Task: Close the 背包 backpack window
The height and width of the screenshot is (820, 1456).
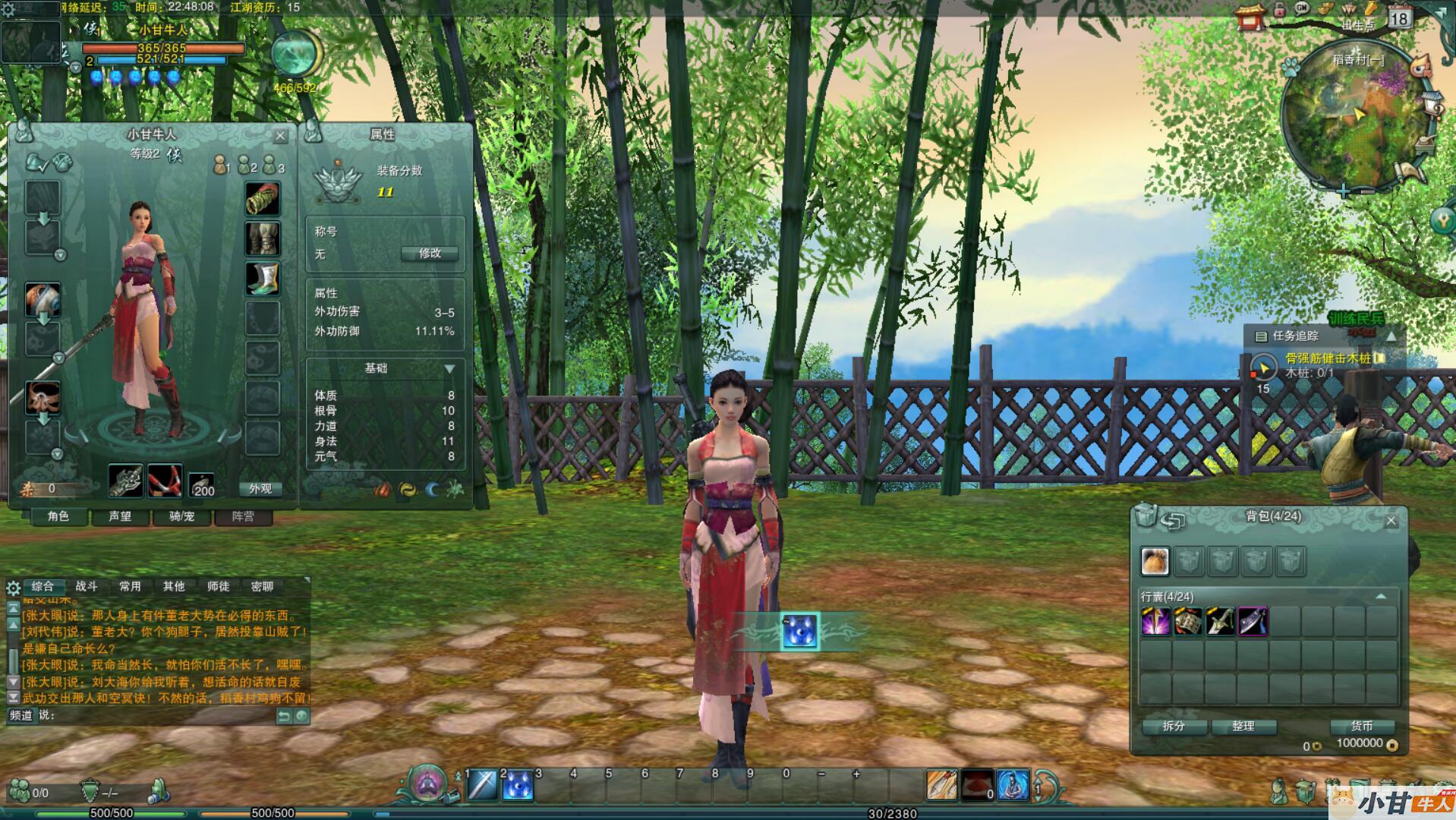Action: [x=1391, y=521]
